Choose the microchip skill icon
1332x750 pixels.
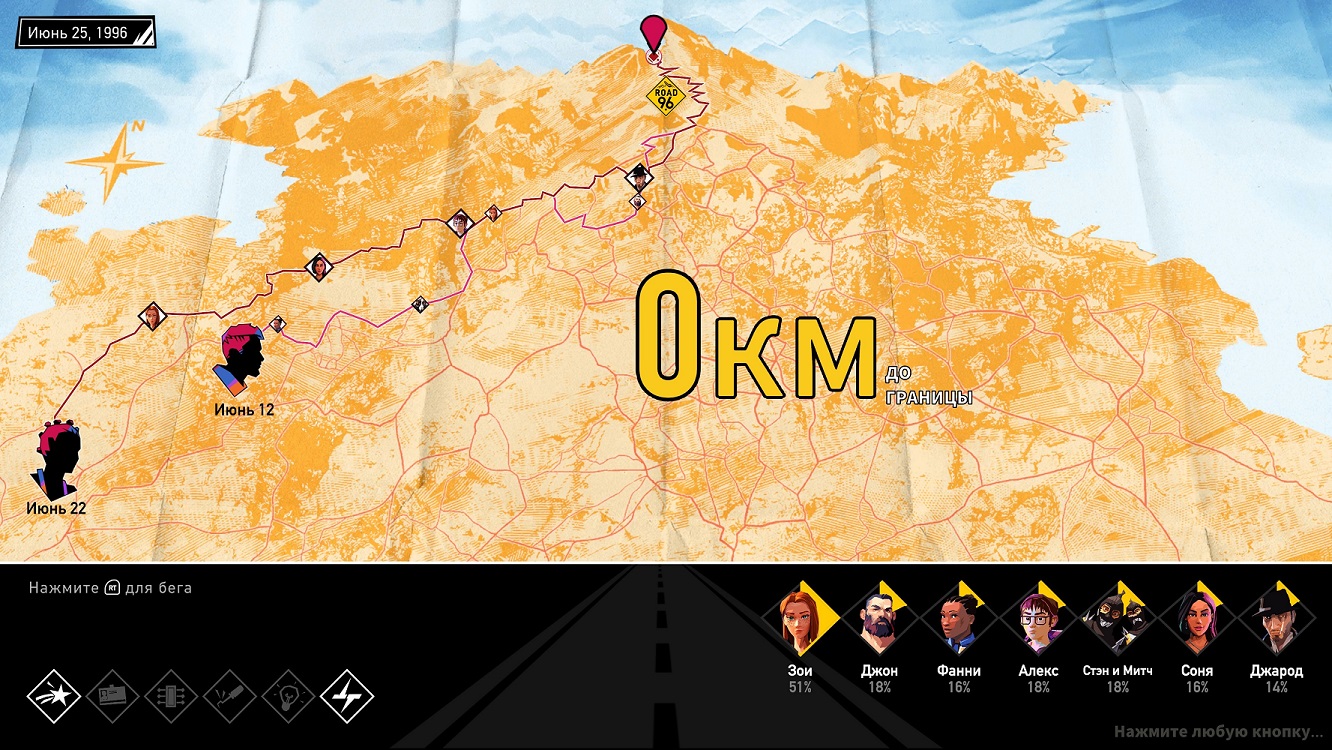[x=171, y=696]
